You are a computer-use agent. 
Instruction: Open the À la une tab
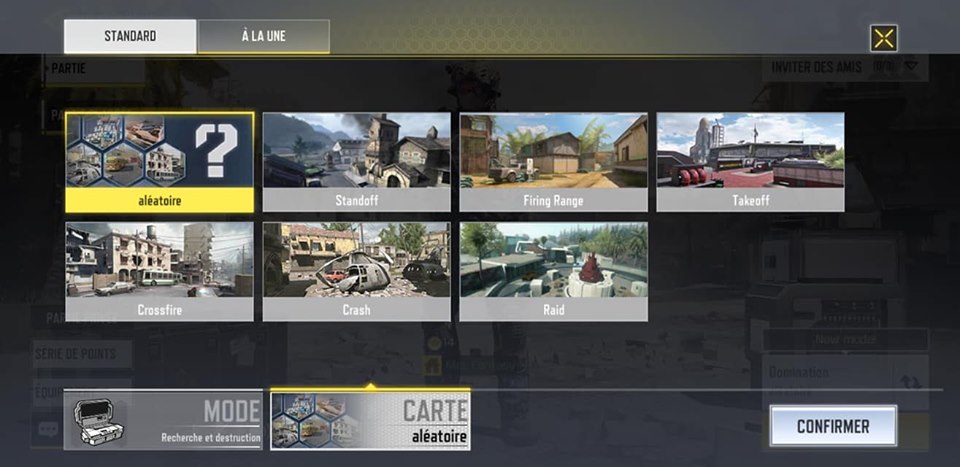(264, 37)
